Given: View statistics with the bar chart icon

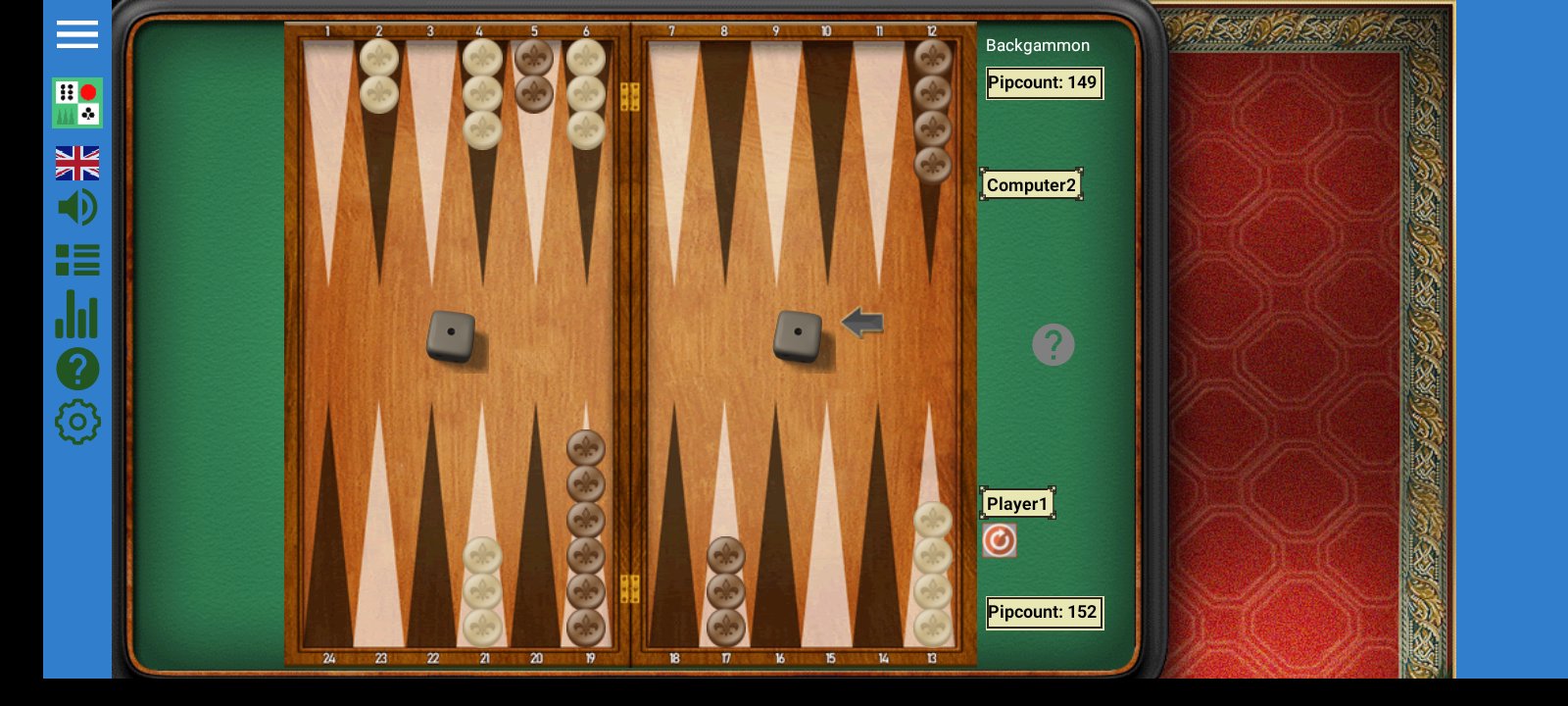Looking at the screenshot, I should point(76,316).
